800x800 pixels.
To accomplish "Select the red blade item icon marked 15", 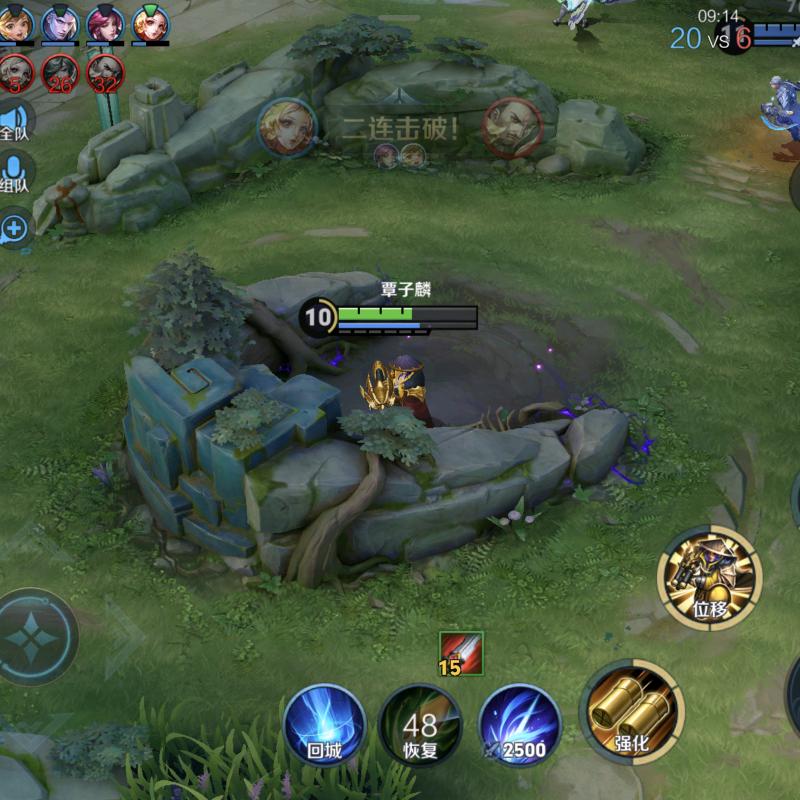I will click(x=461, y=651).
